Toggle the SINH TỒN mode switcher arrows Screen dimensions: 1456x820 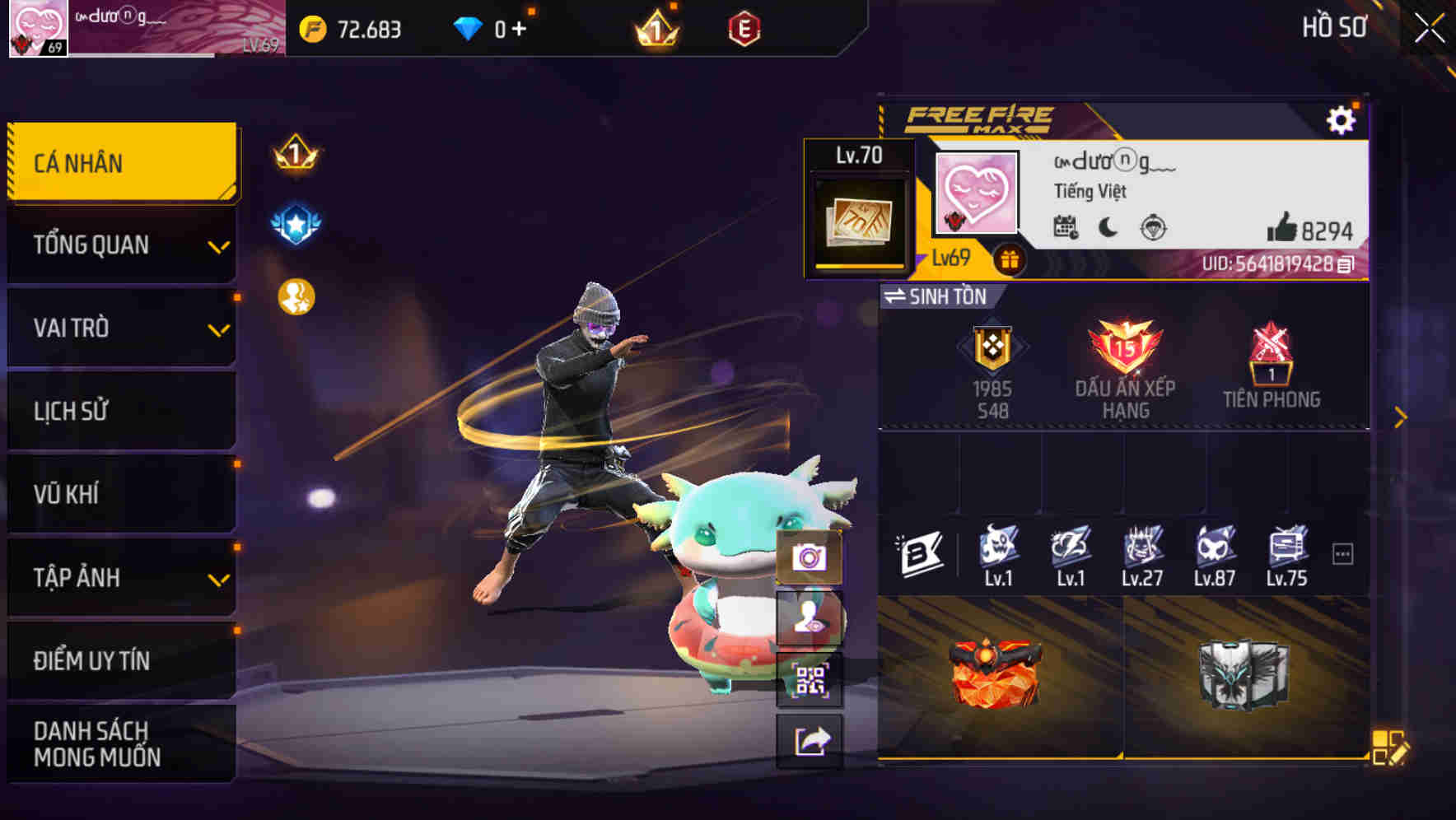tap(898, 297)
